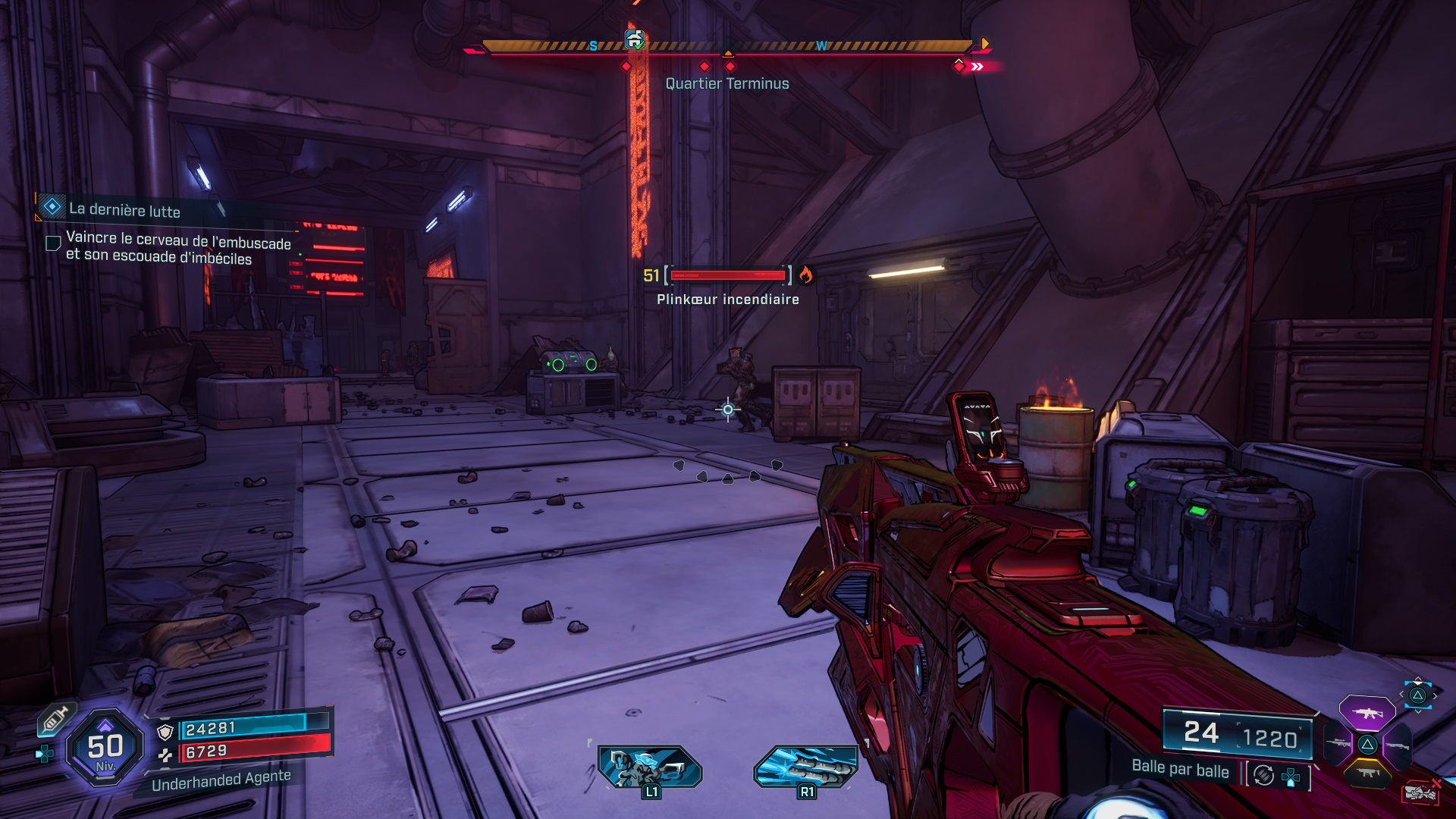Click the d-pad toggle icon at bottom left
The height and width of the screenshot is (819, 1456).
point(45,754)
